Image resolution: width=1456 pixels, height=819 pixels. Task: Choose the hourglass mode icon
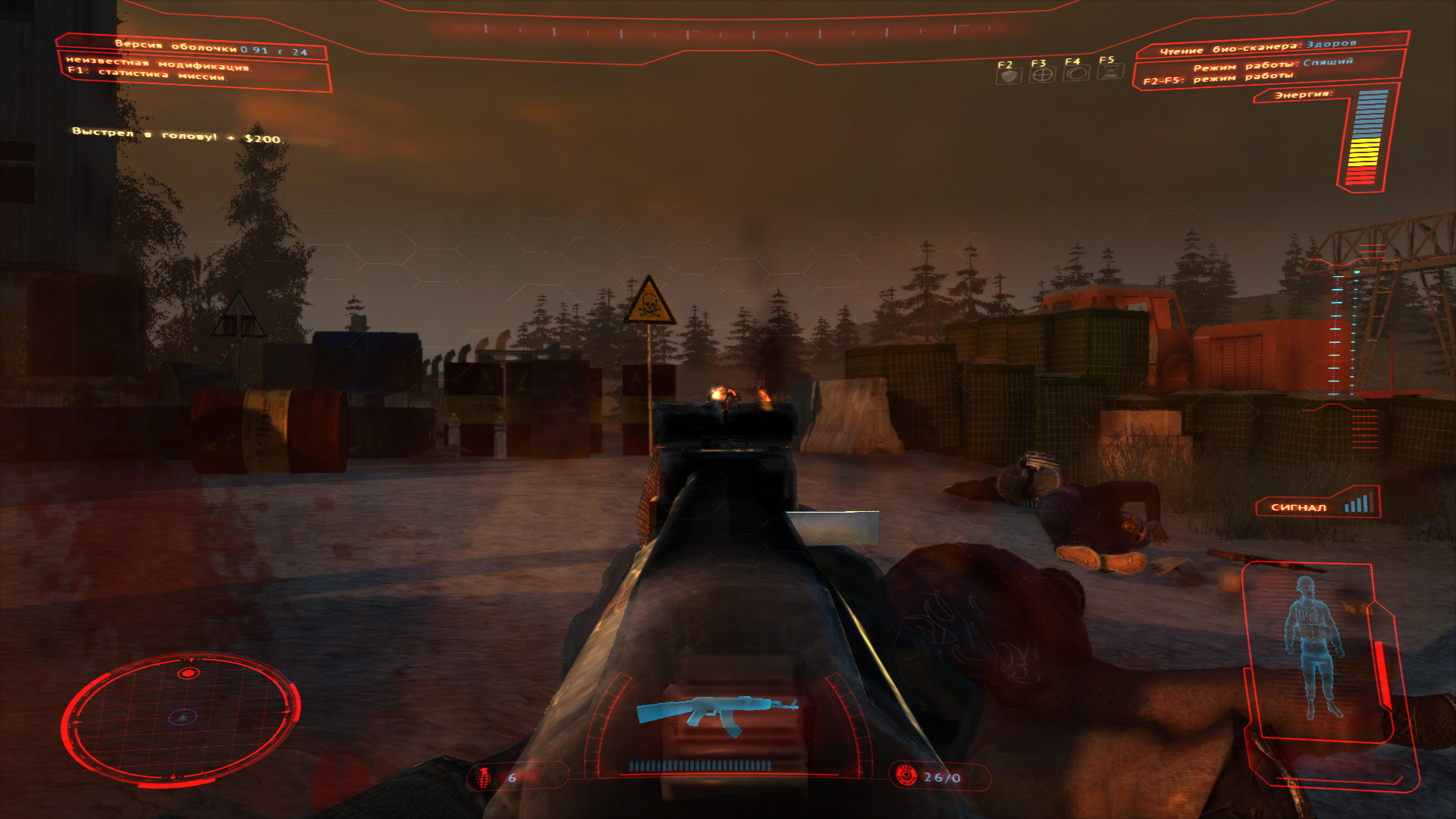coord(1110,72)
